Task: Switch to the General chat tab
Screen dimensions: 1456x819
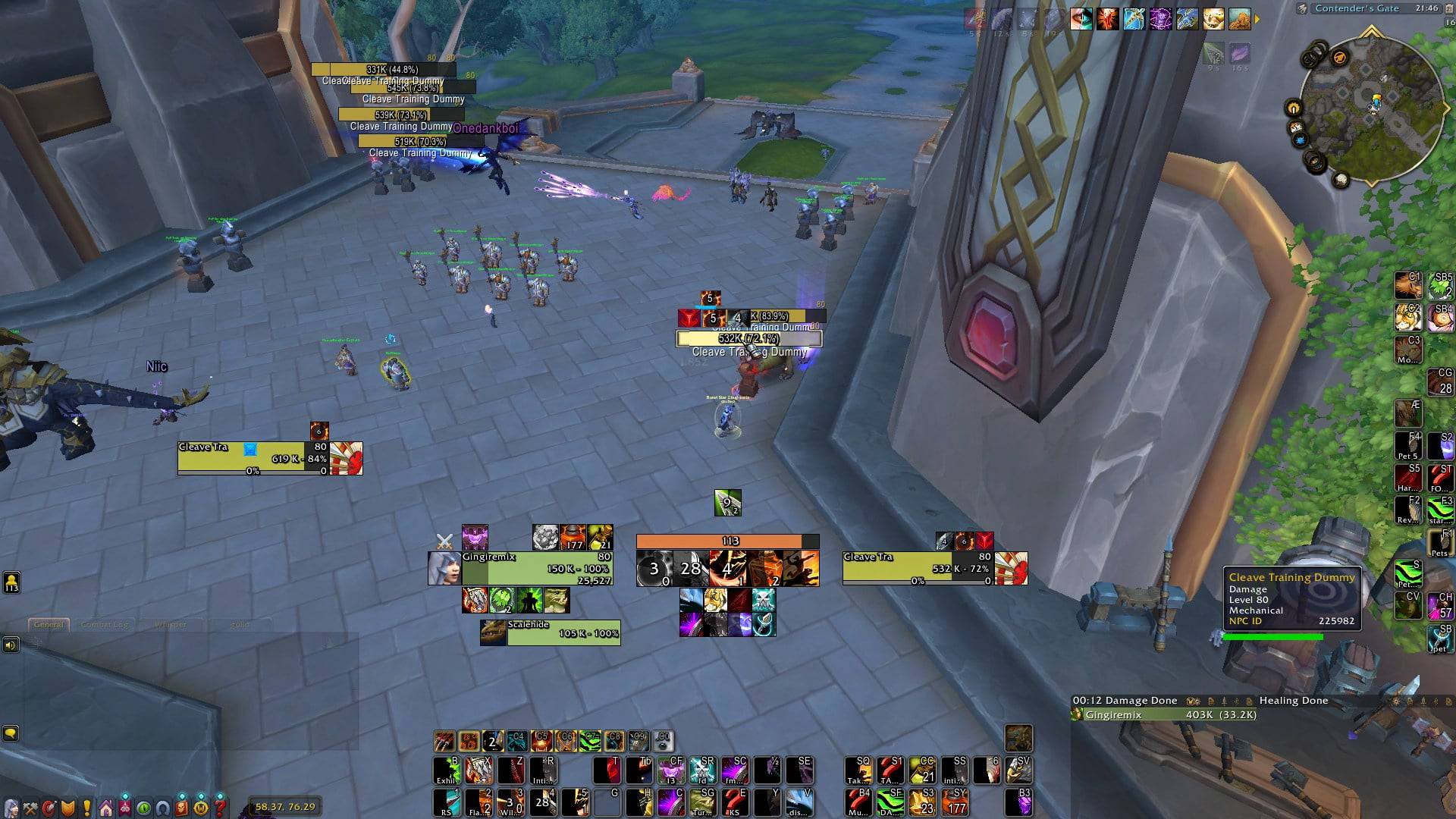Action: pyautogui.click(x=49, y=625)
